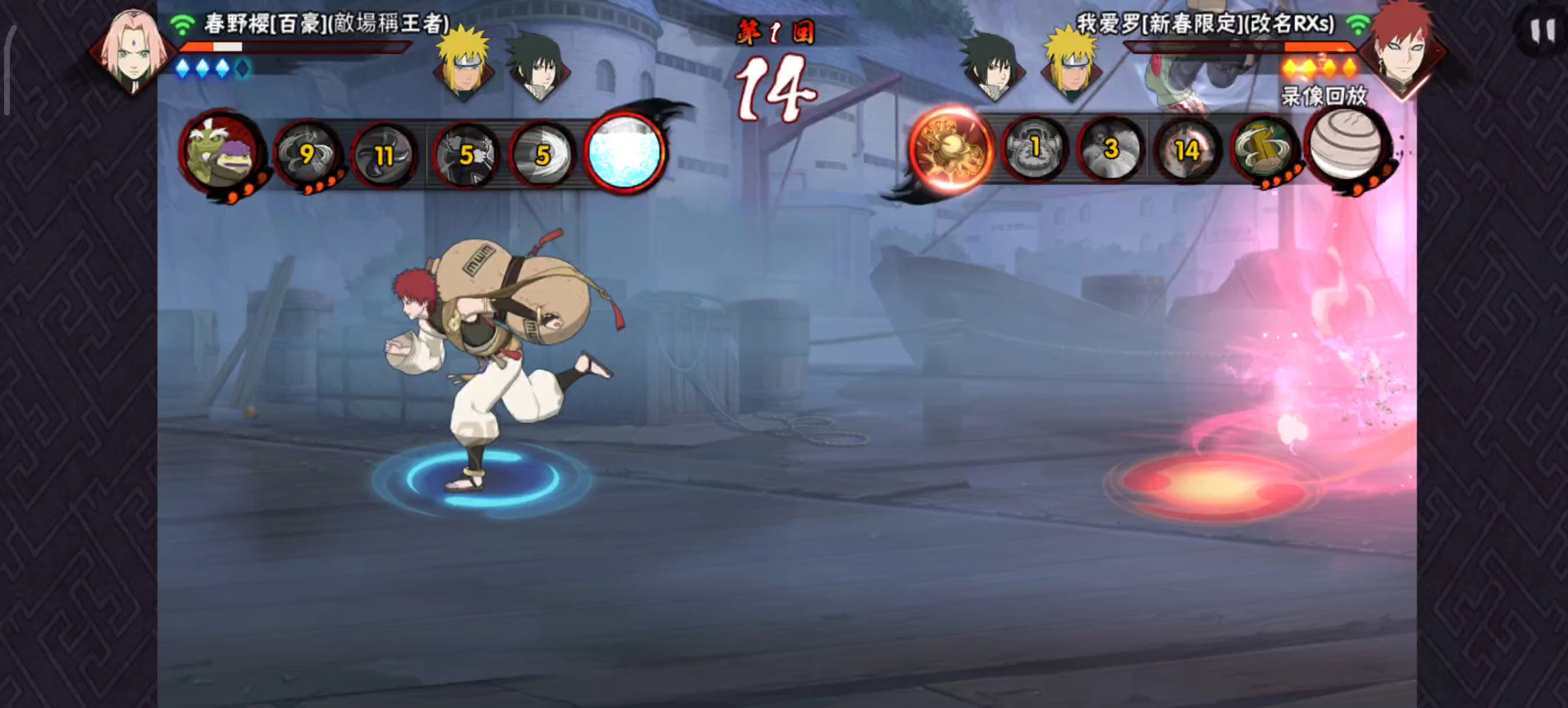Tap the skill with cooldown 11
Screen dimensions: 1568x708
point(384,154)
